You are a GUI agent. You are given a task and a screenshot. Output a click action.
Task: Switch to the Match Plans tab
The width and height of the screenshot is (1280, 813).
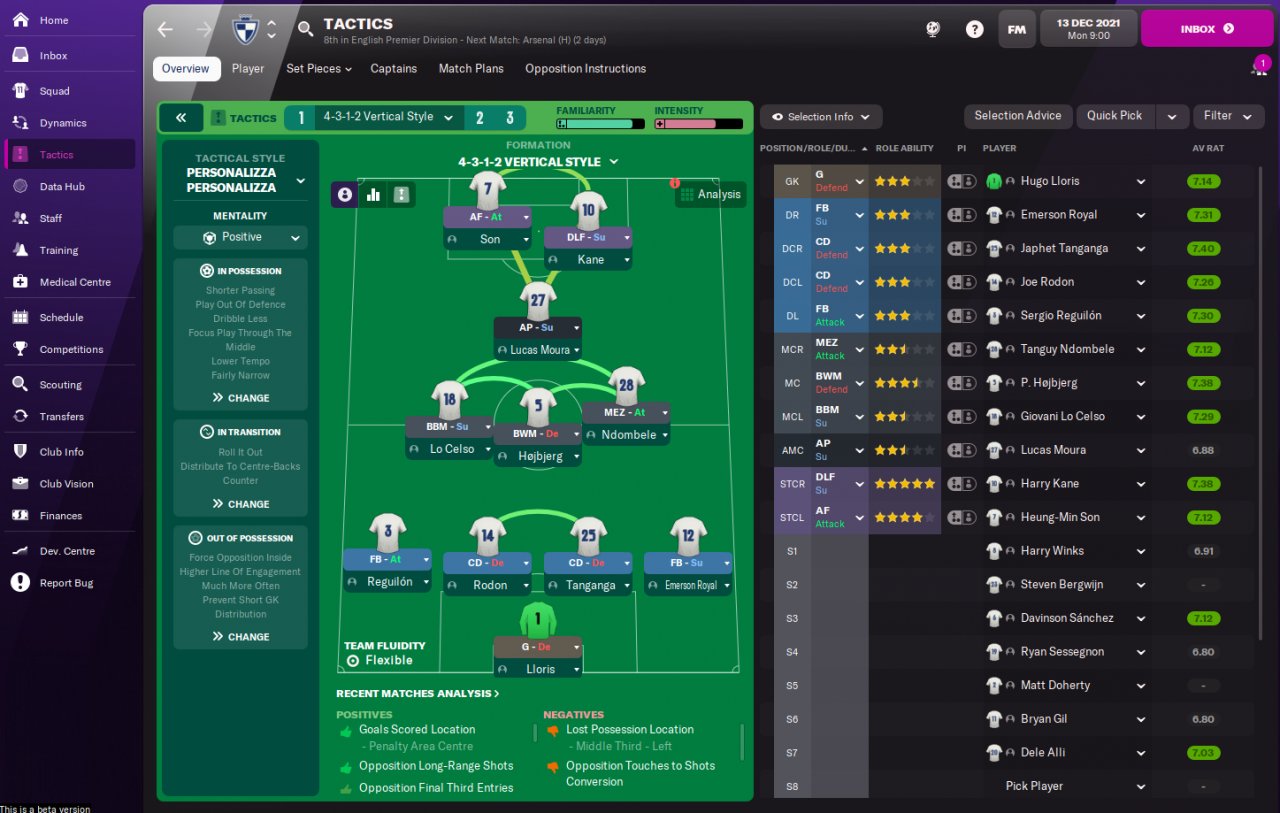pos(471,69)
